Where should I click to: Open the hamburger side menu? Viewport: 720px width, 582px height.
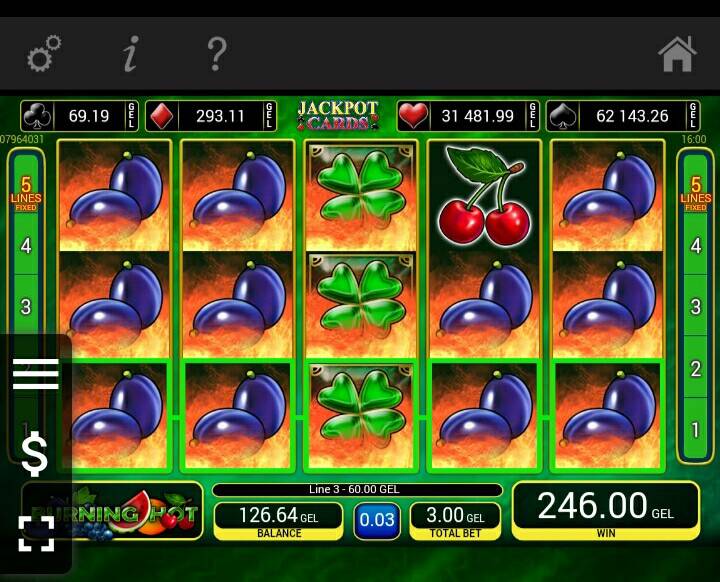tap(35, 374)
